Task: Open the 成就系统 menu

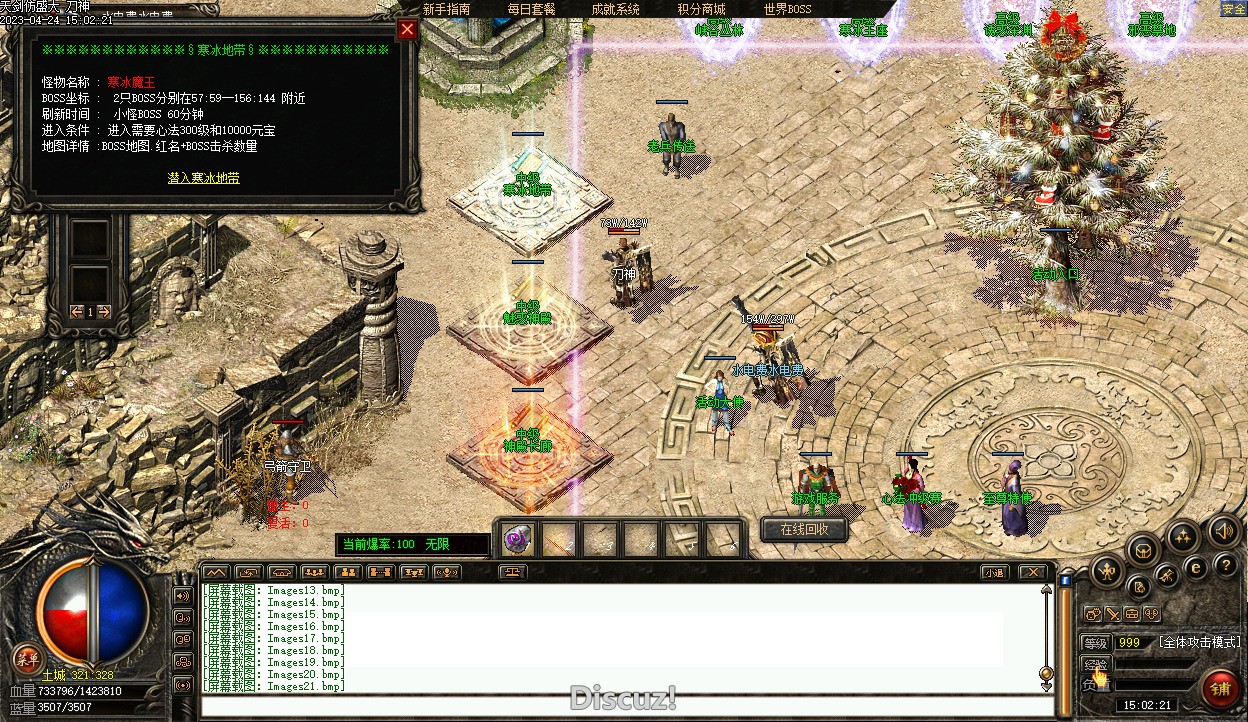Action: point(615,9)
